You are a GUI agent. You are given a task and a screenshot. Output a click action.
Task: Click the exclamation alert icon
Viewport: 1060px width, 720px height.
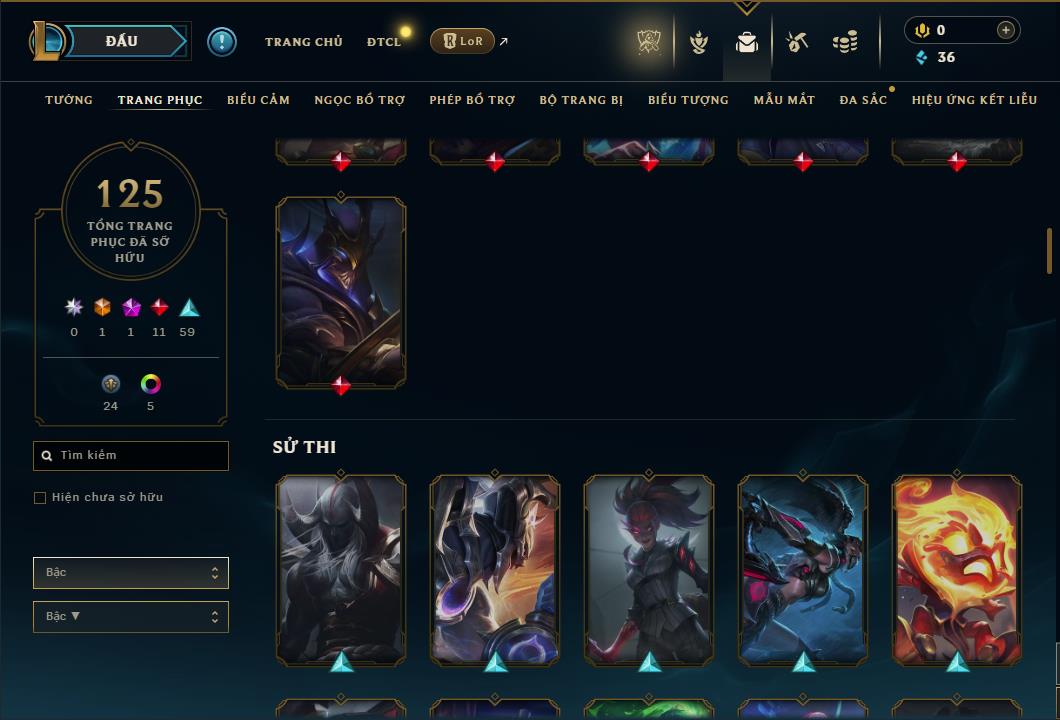(221, 42)
